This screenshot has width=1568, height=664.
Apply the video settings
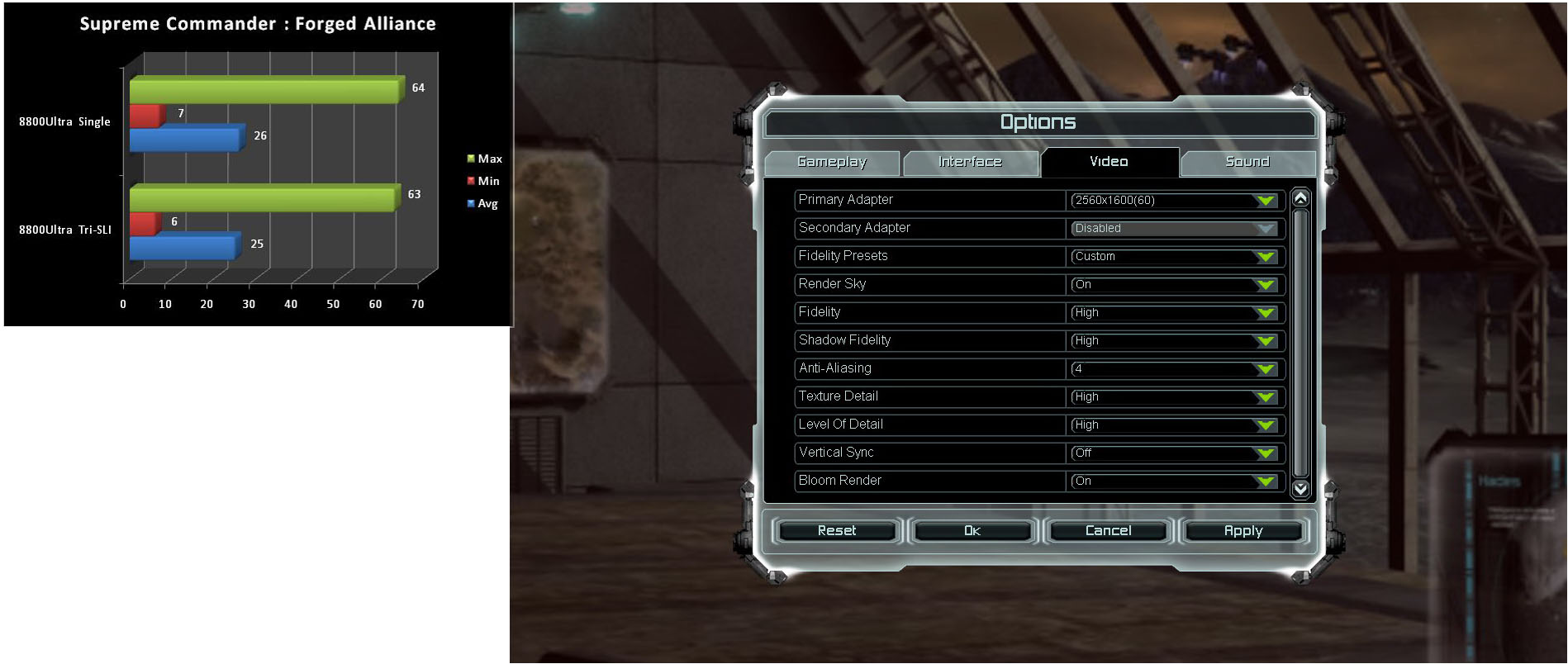[1243, 530]
